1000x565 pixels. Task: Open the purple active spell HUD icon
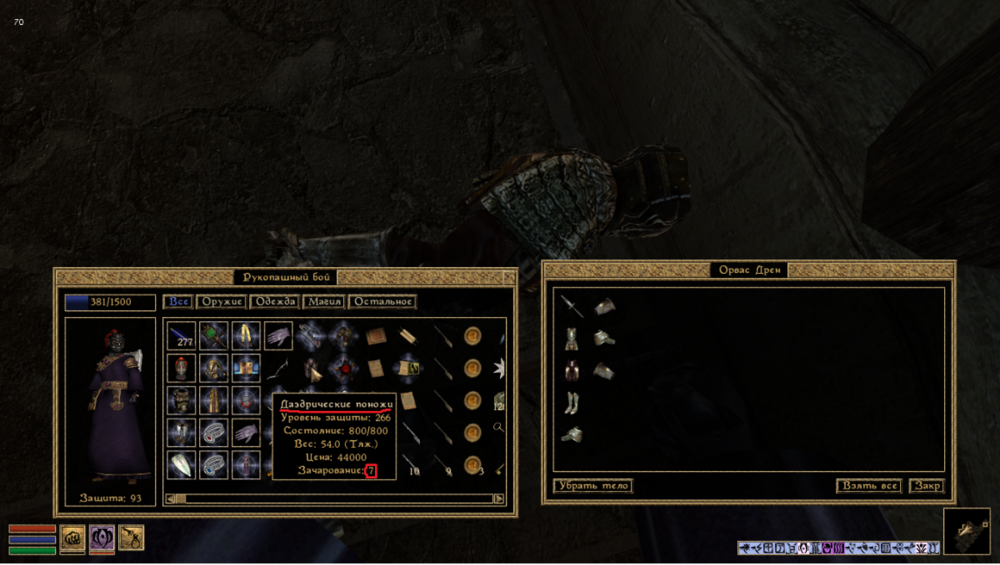[x=101, y=538]
